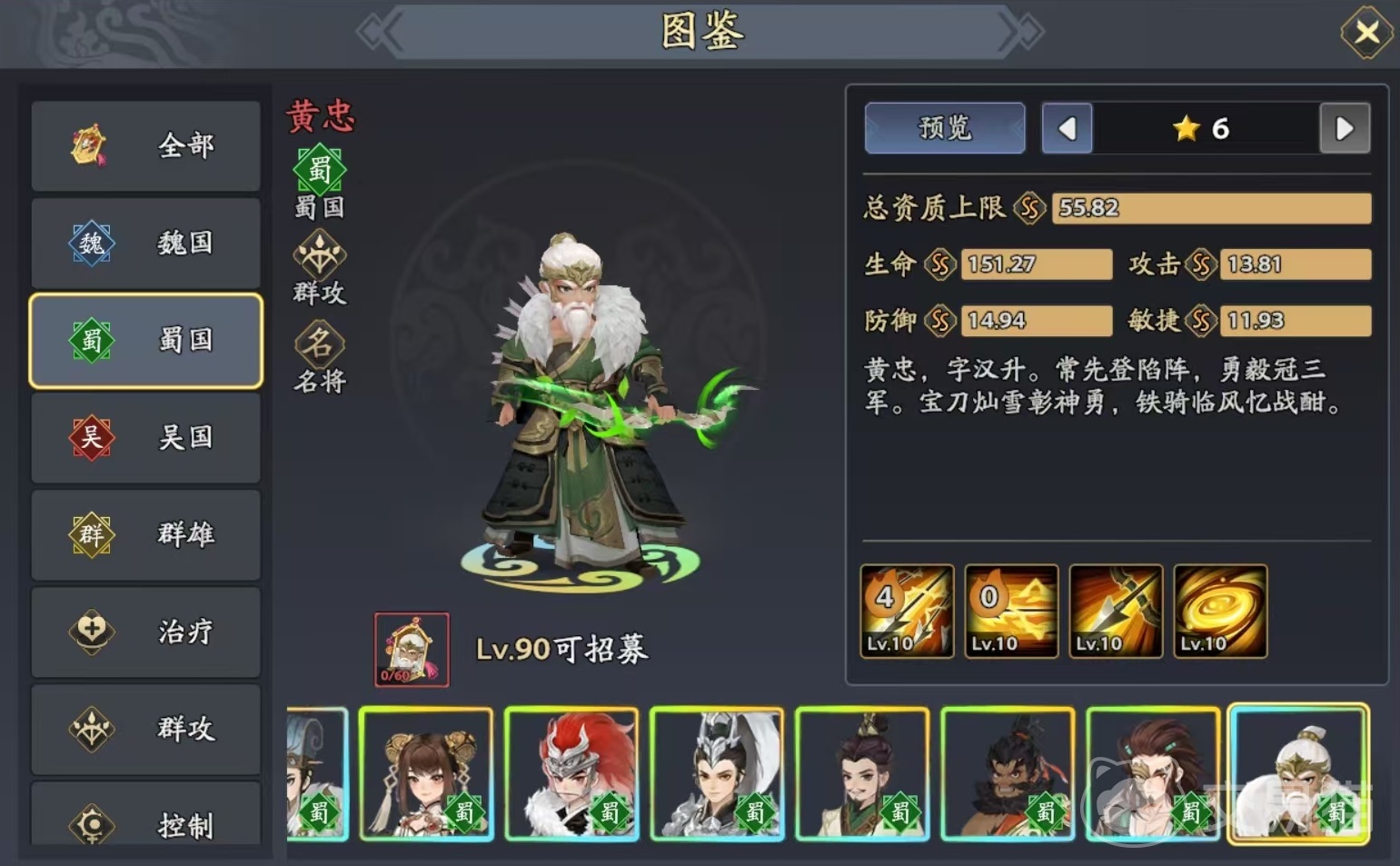This screenshot has width=1400, height=866.
Task: Click the left arrow to lower star level
Action: click(1067, 128)
